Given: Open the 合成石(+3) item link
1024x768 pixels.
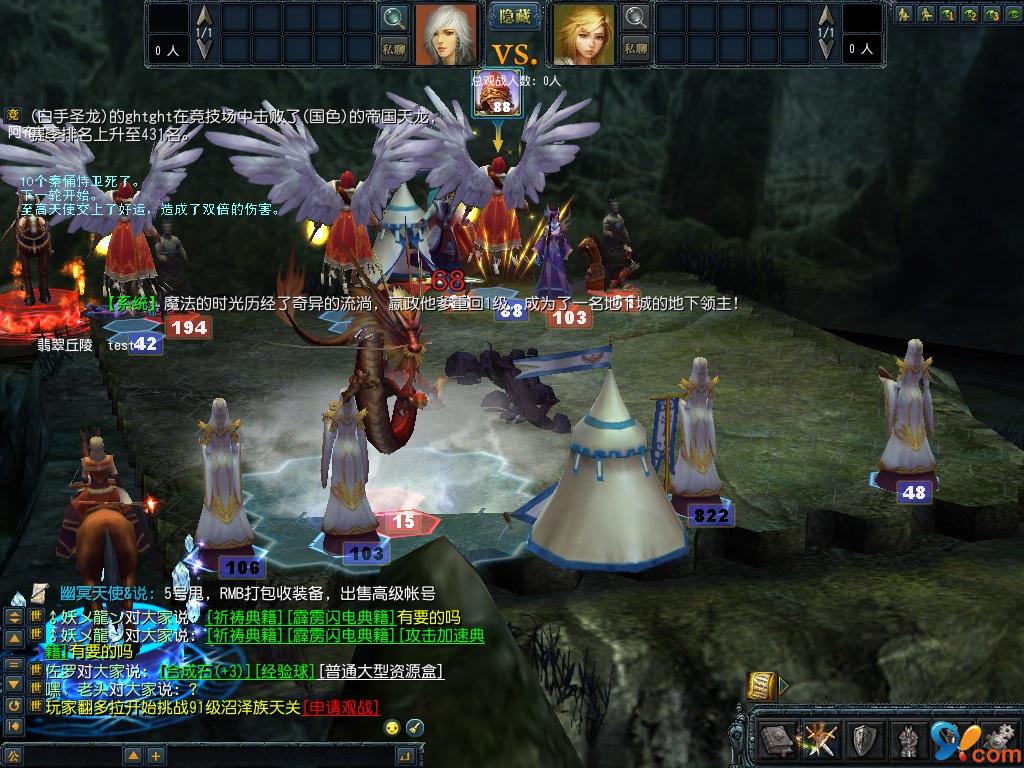Looking at the screenshot, I should 207,671.
